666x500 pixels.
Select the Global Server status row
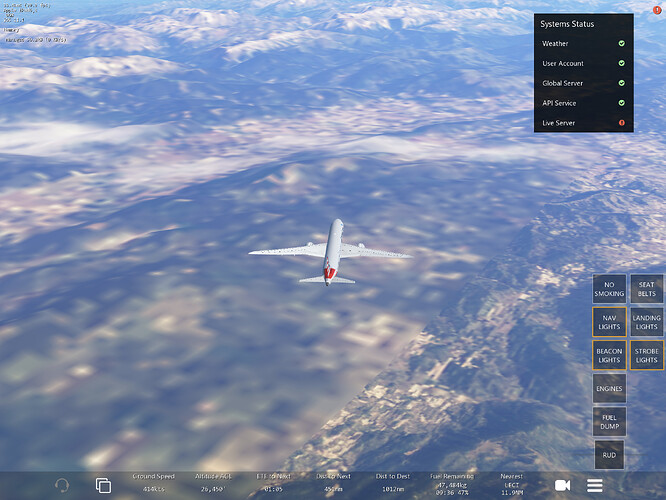[584, 83]
